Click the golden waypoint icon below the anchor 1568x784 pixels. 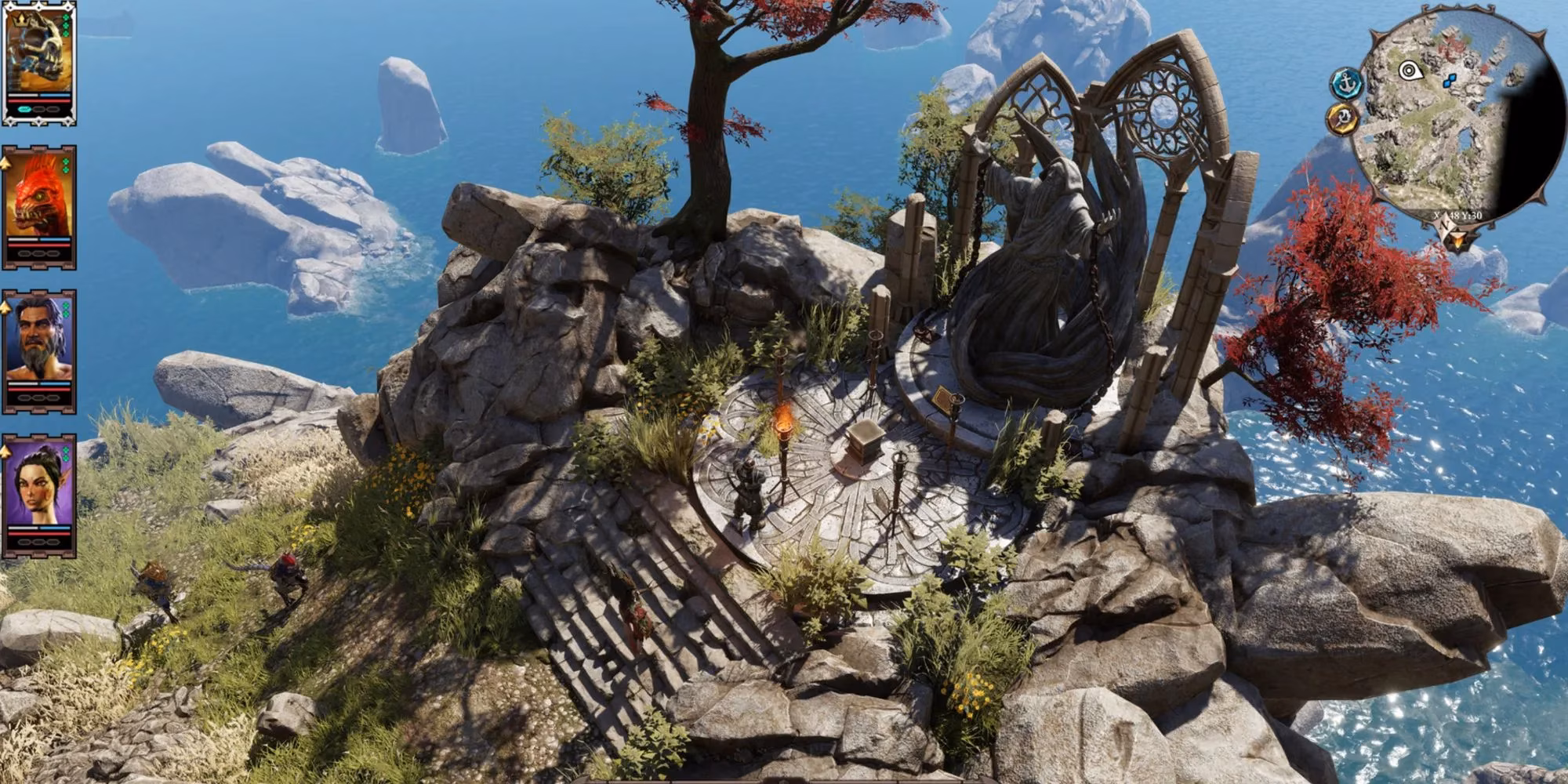(x=1345, y=118)
